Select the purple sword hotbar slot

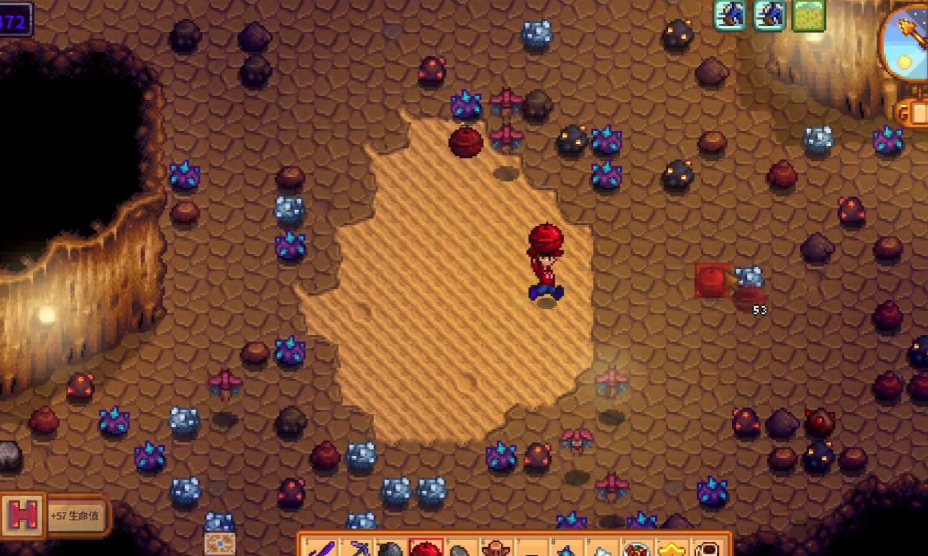coord(321,548)
